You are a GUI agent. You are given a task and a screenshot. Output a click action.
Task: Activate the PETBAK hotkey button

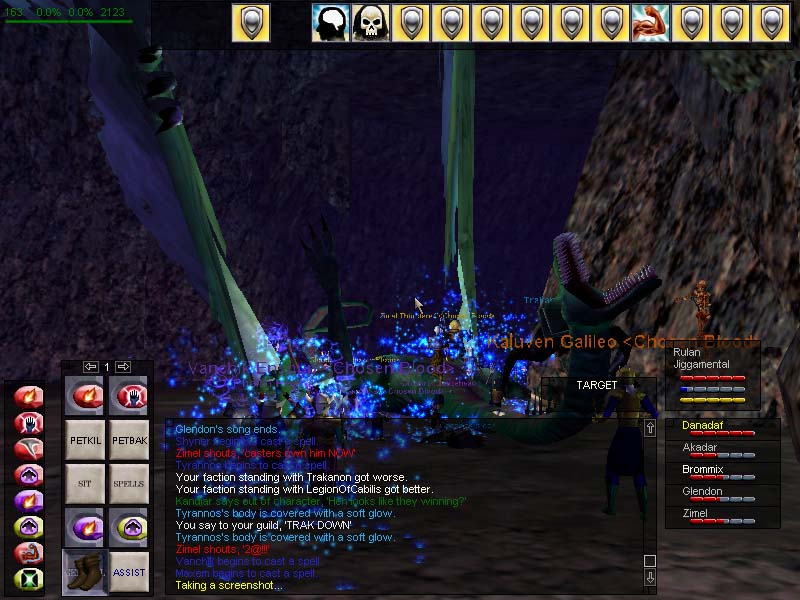click(x=129, y=438)
